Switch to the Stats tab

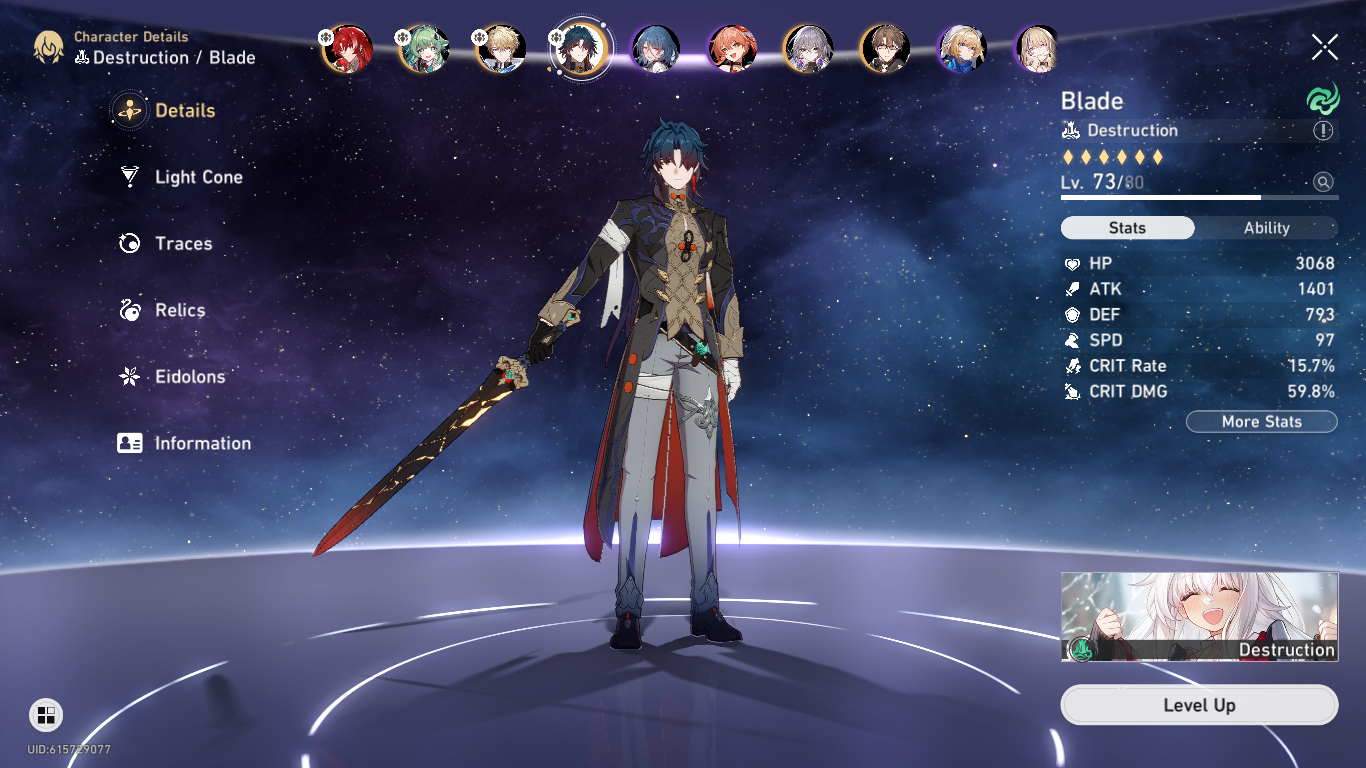tap(1127, 227)
